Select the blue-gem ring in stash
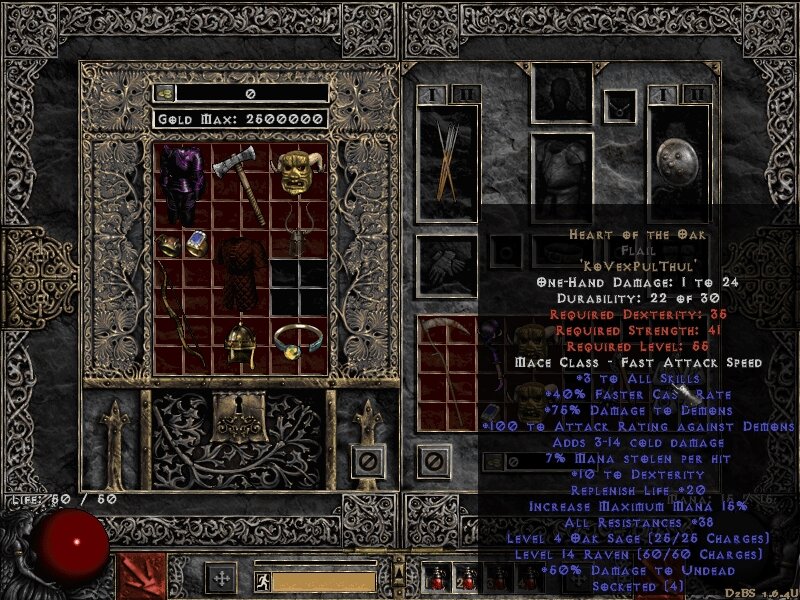Image resolution: width=800 pixels, height=600 pixels. click(197, 241)
